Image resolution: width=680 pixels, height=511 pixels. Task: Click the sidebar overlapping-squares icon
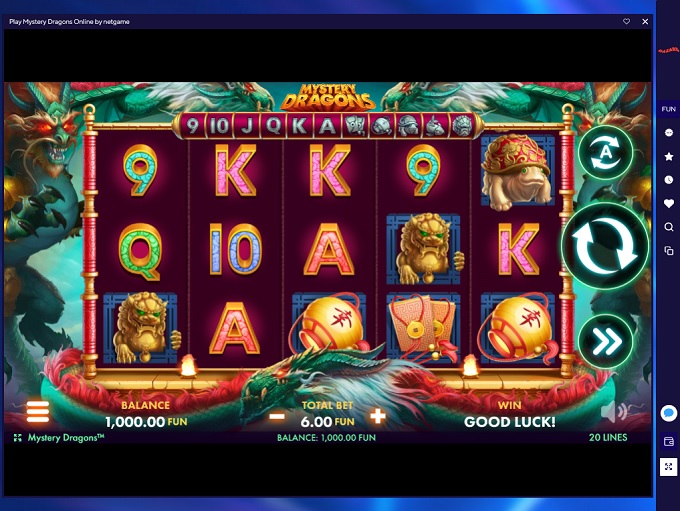pos(669,251)
